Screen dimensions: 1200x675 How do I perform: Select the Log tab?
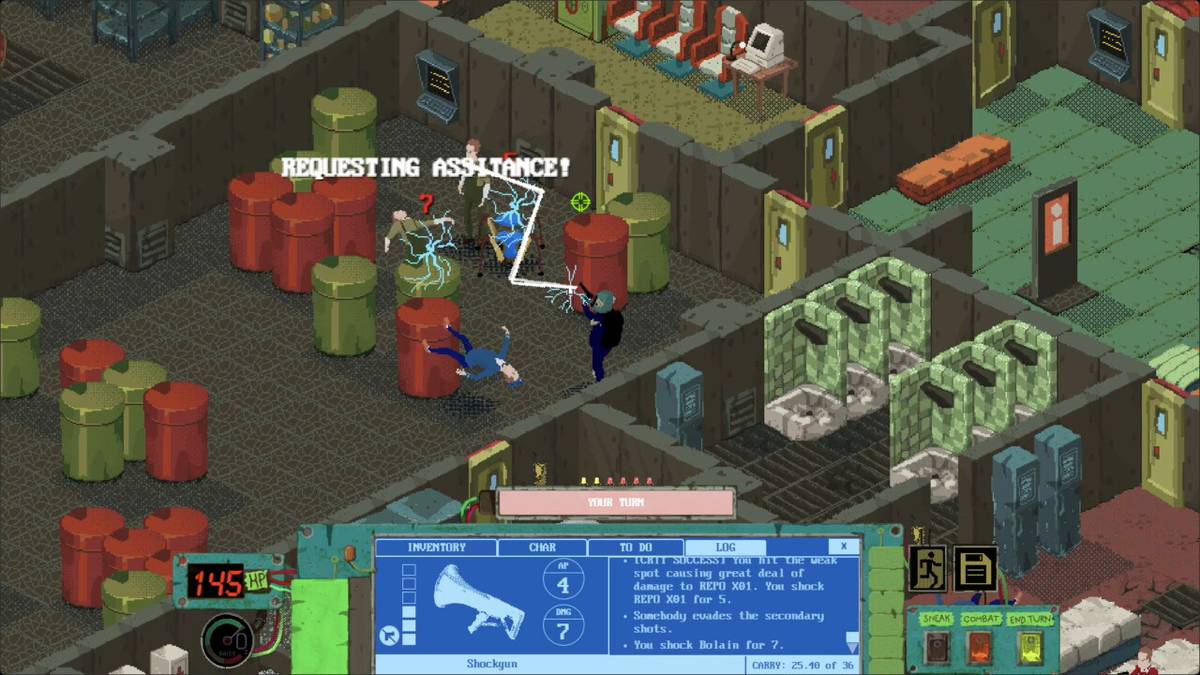(x=725, y=547)
